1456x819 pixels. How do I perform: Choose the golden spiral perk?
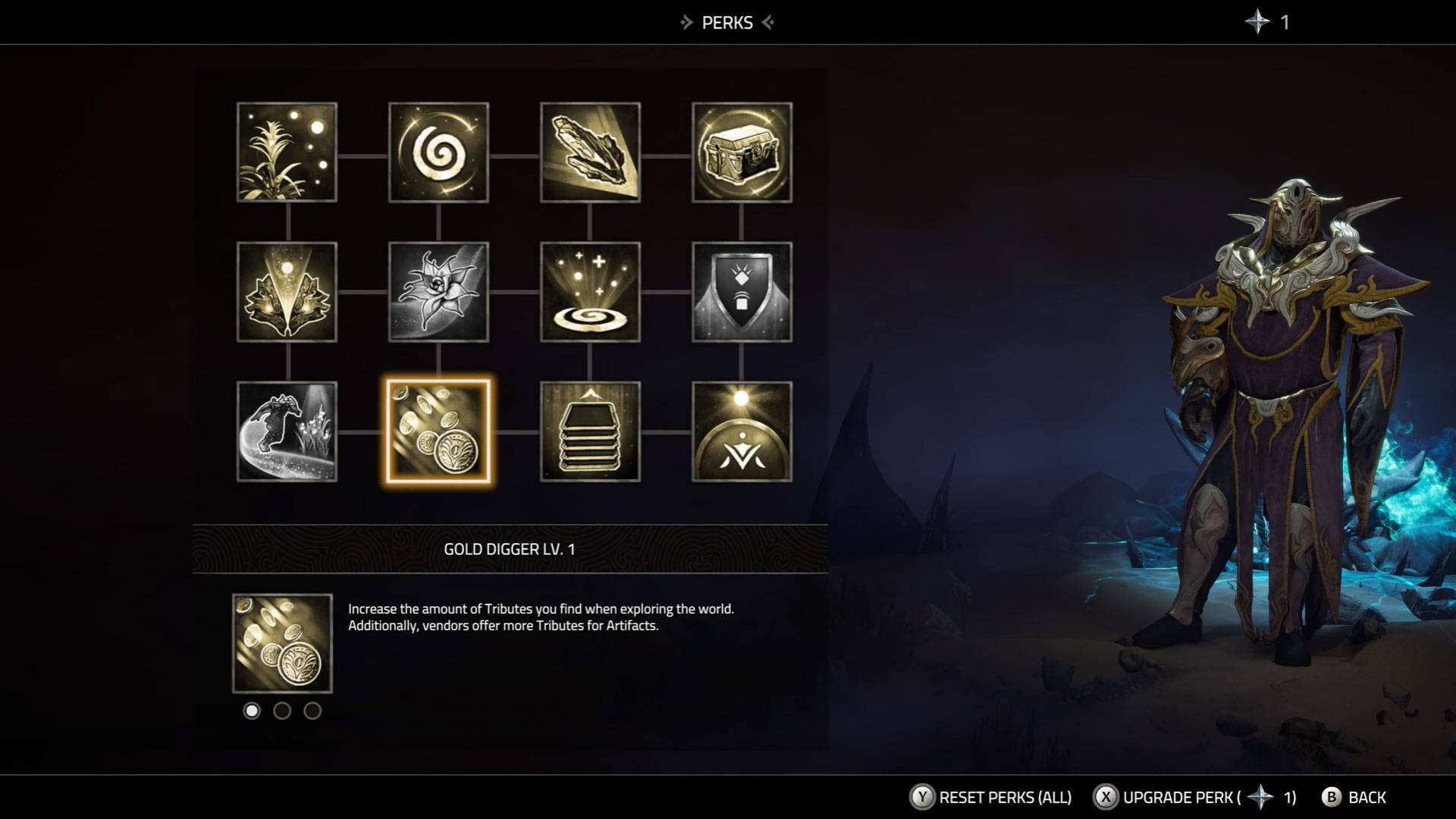pos(438,152)
